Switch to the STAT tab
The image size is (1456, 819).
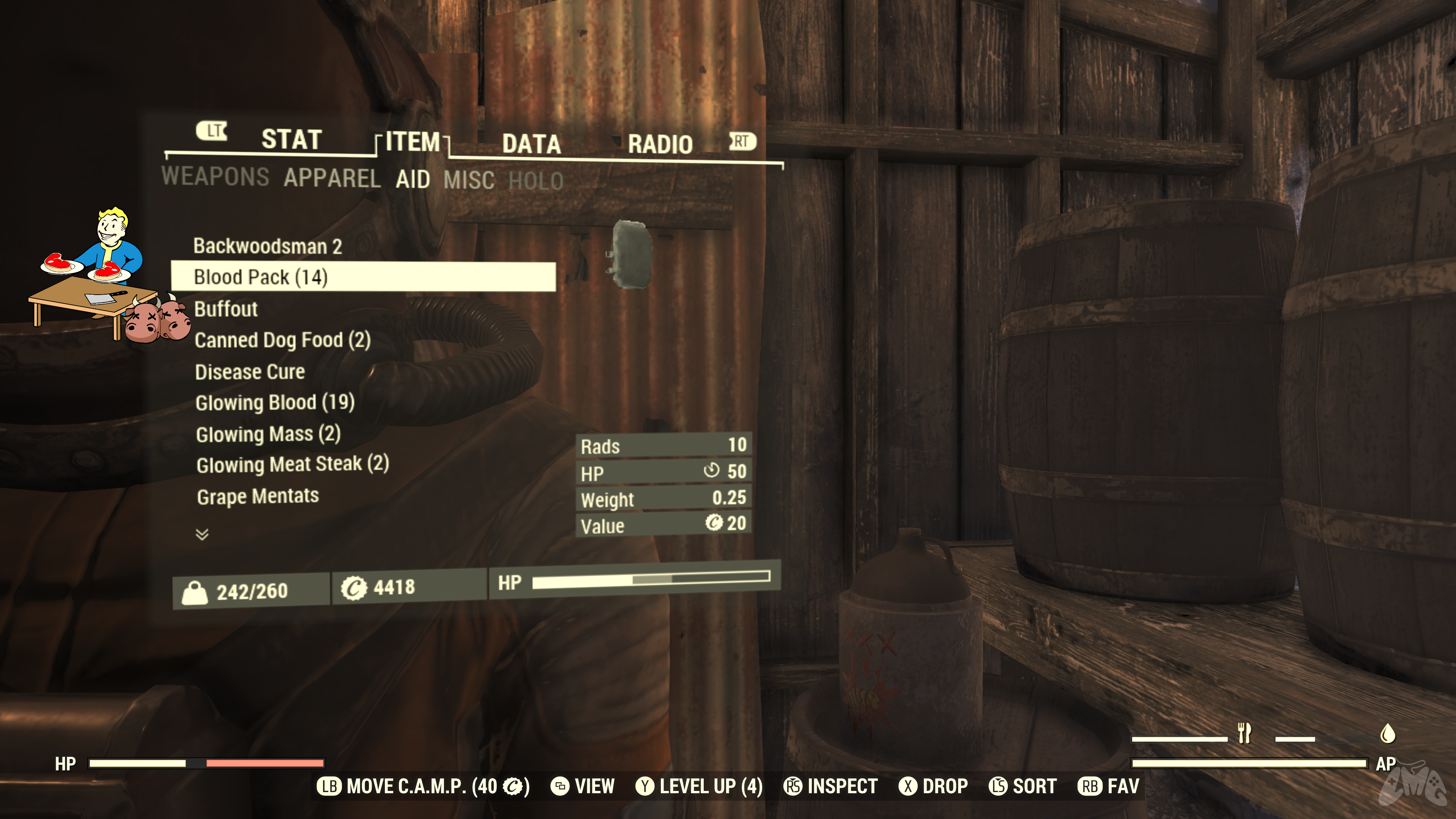pos(291,139)
